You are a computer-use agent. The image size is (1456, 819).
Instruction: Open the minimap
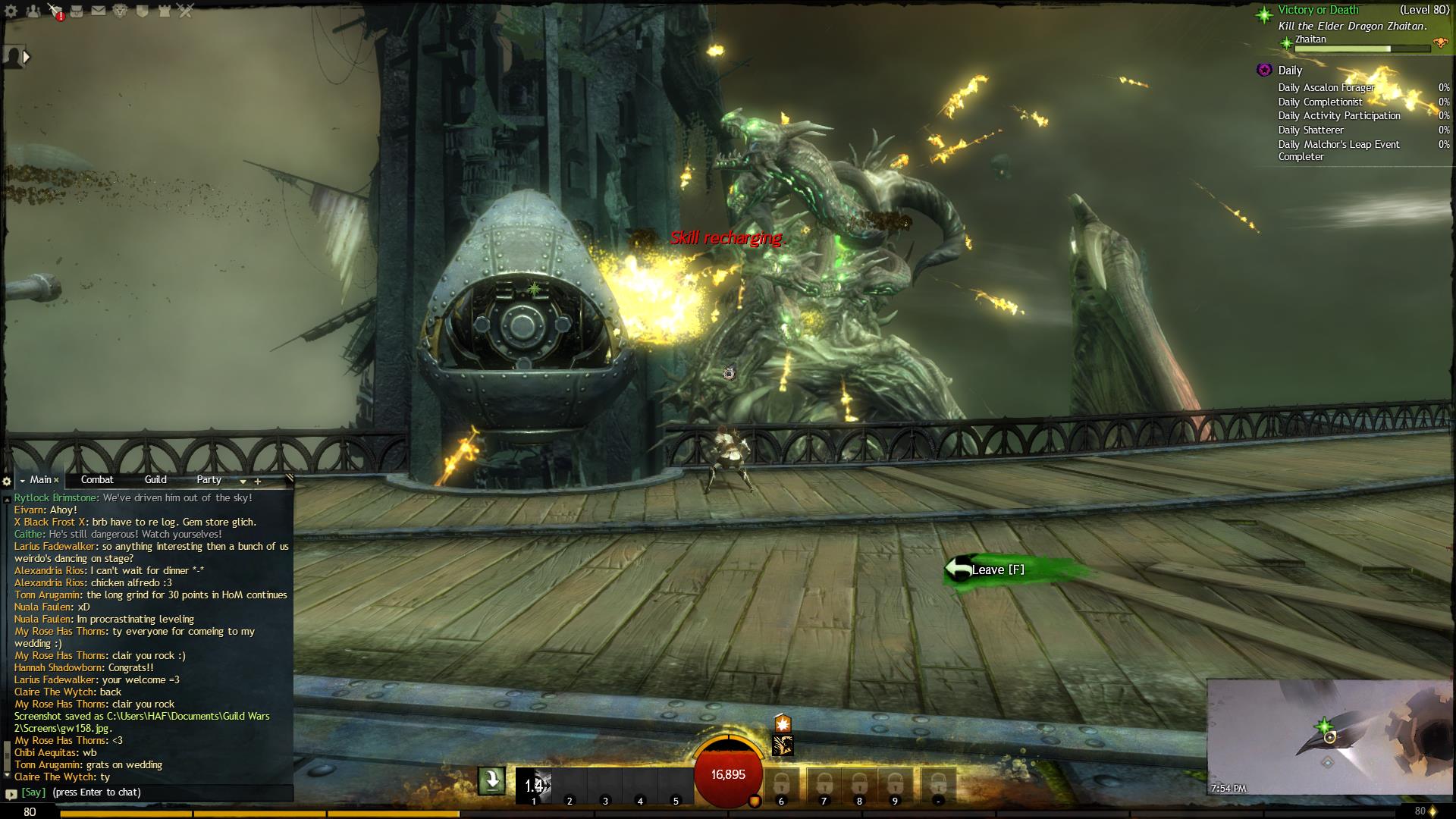tap(1330, 736)
